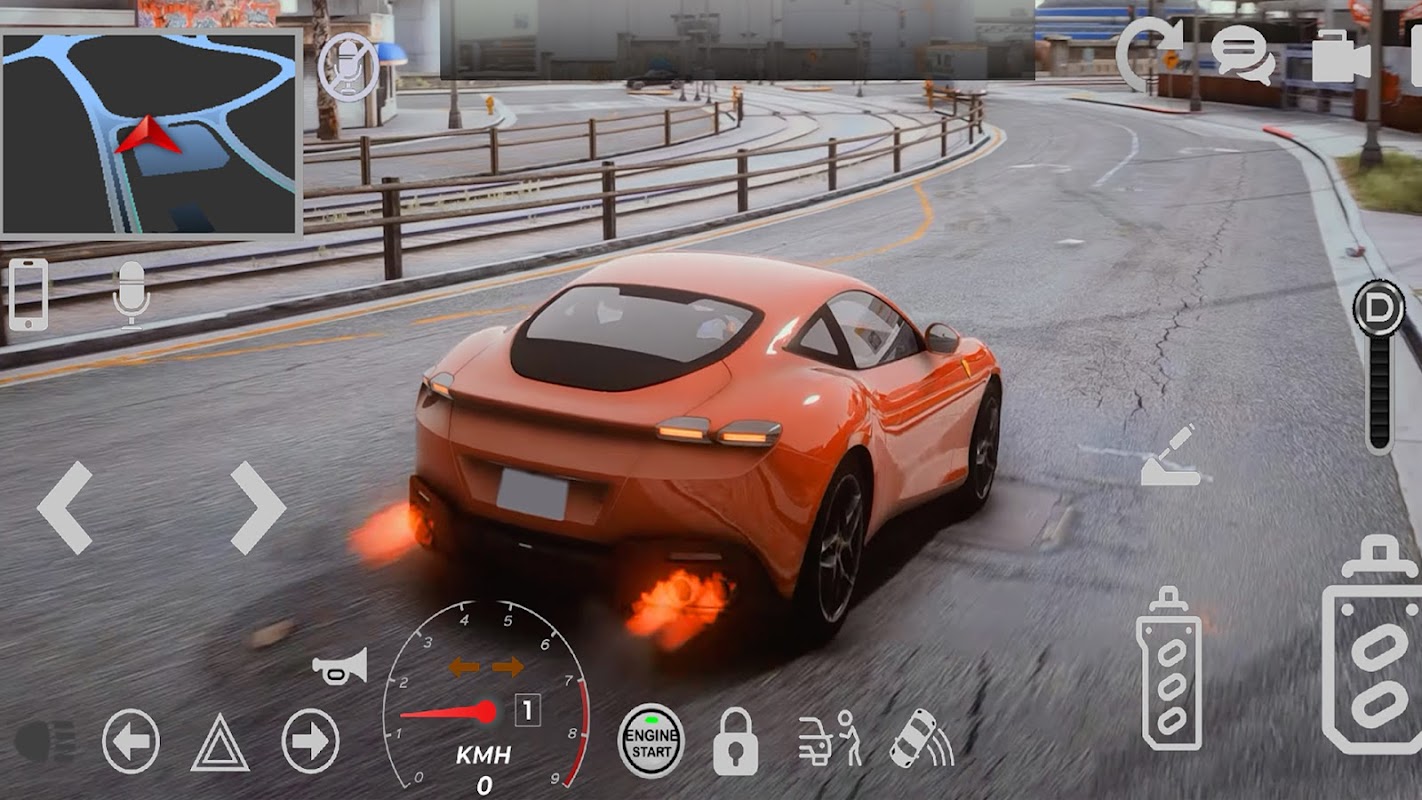Honk the horn

(340, 666)
